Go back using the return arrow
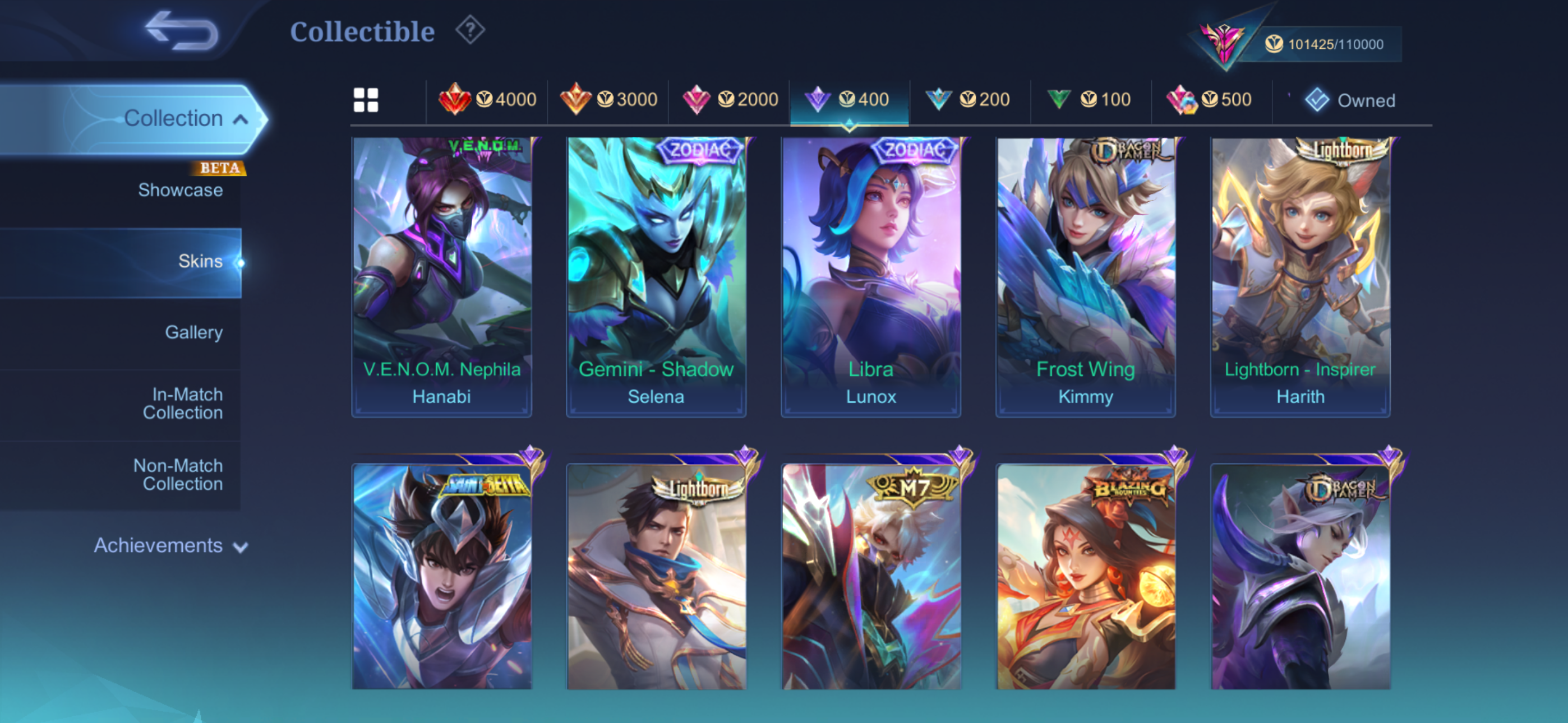Screen dimensions: 1568x723 tap(181, 30)
